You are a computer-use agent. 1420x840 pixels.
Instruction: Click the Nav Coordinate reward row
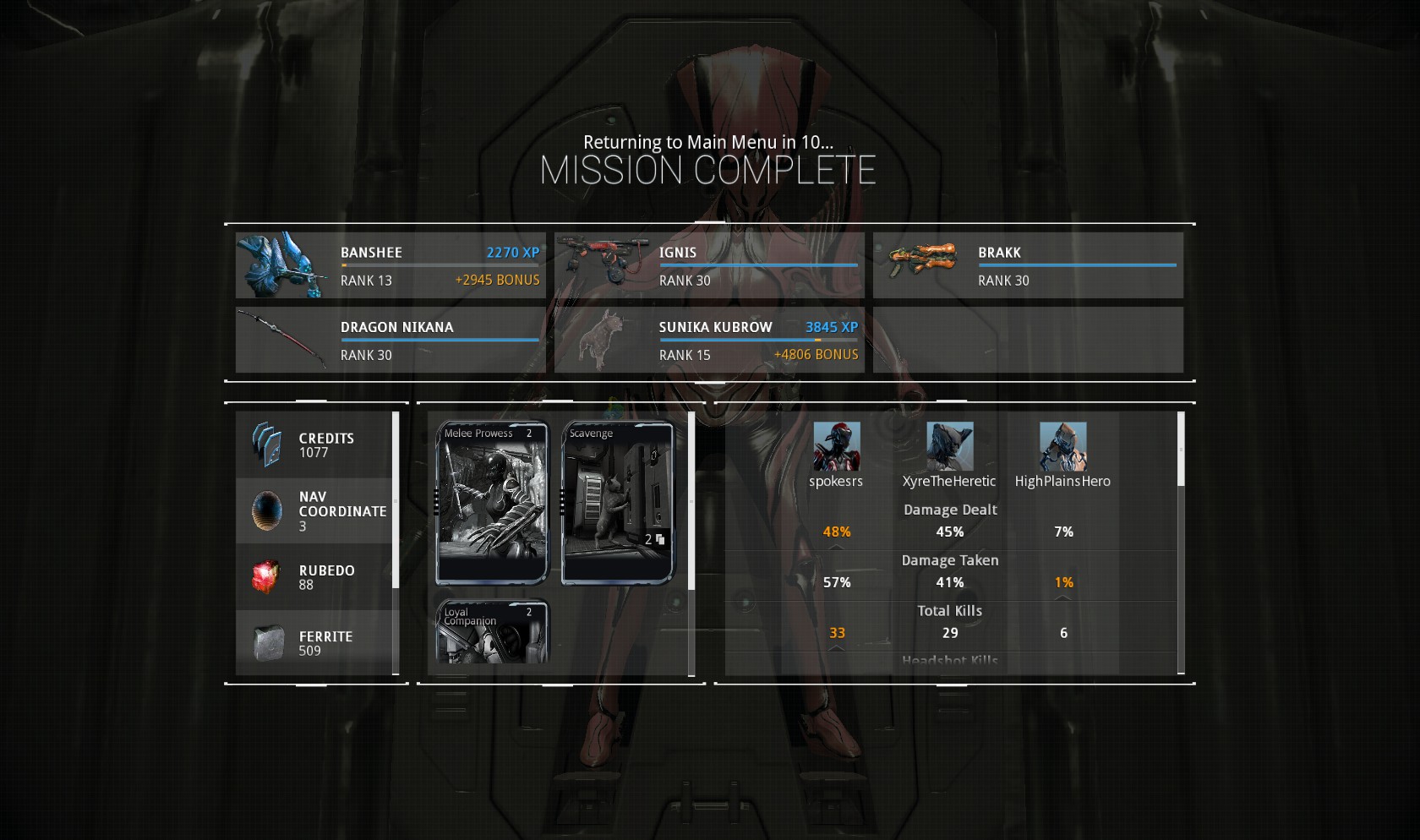[x=314, y=510]
